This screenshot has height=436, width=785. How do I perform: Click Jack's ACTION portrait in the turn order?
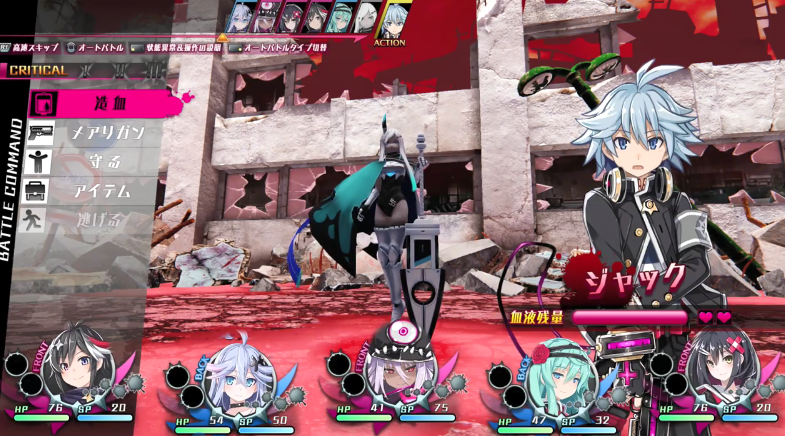[389, 19]
